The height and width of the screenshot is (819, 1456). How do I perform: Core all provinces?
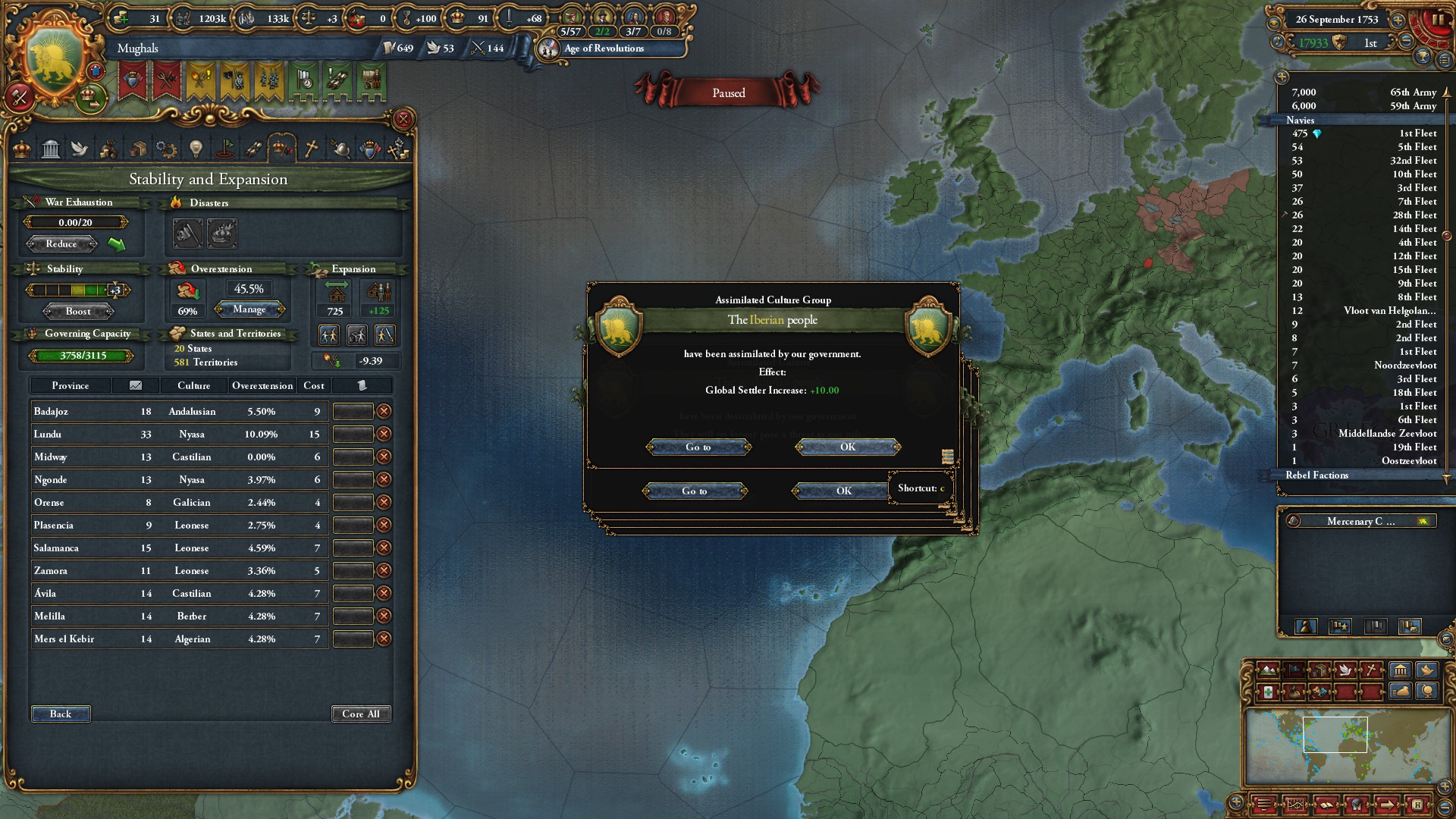pyautogui.click(x=361, y=714)
